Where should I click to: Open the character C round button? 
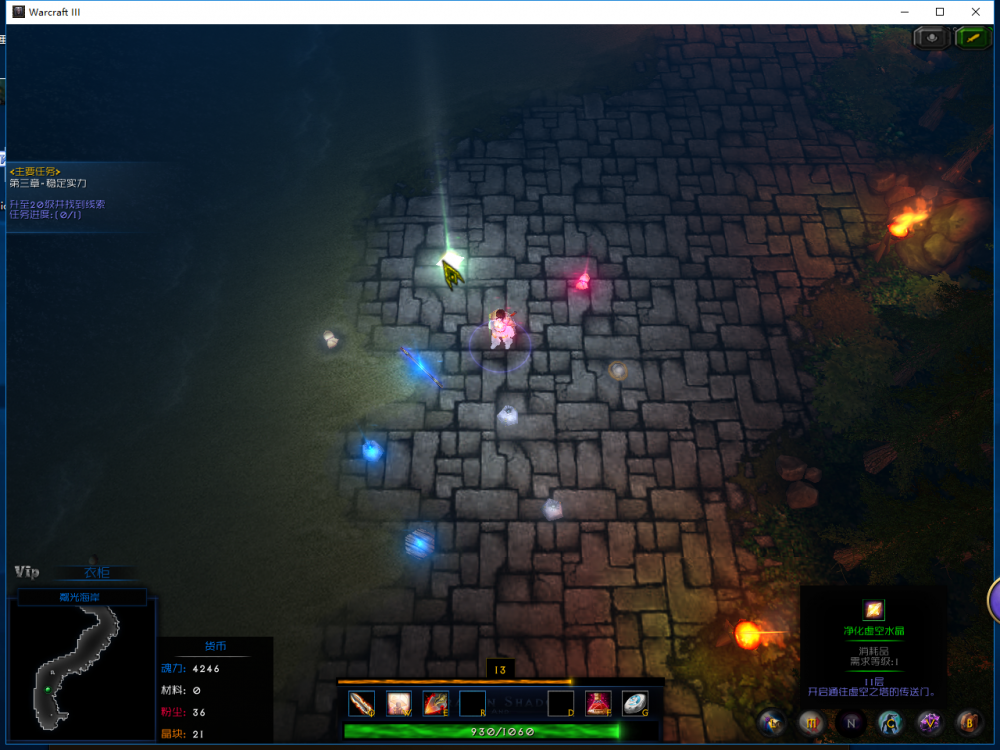click(x=890, y=721)
